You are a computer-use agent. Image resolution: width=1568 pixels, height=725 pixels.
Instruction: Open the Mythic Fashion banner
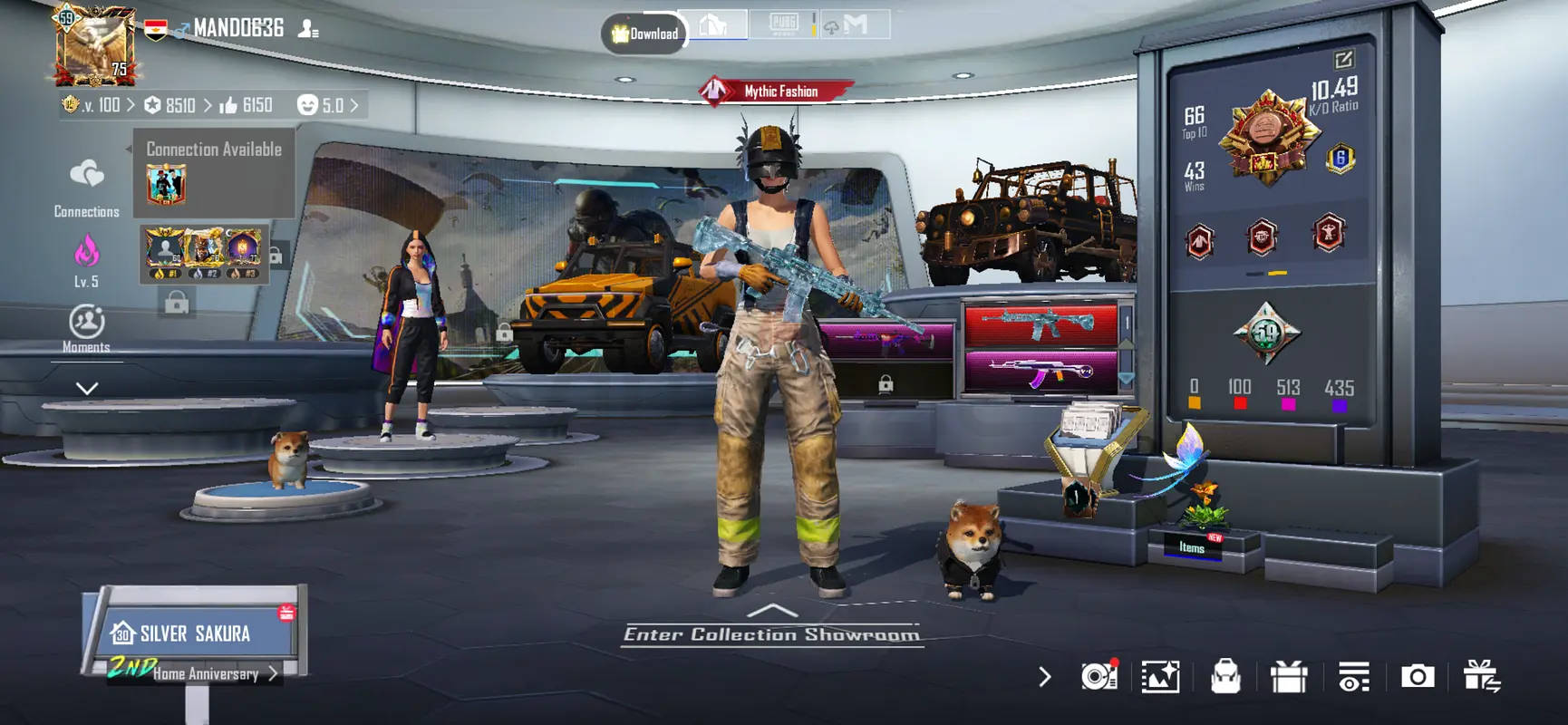778,91
